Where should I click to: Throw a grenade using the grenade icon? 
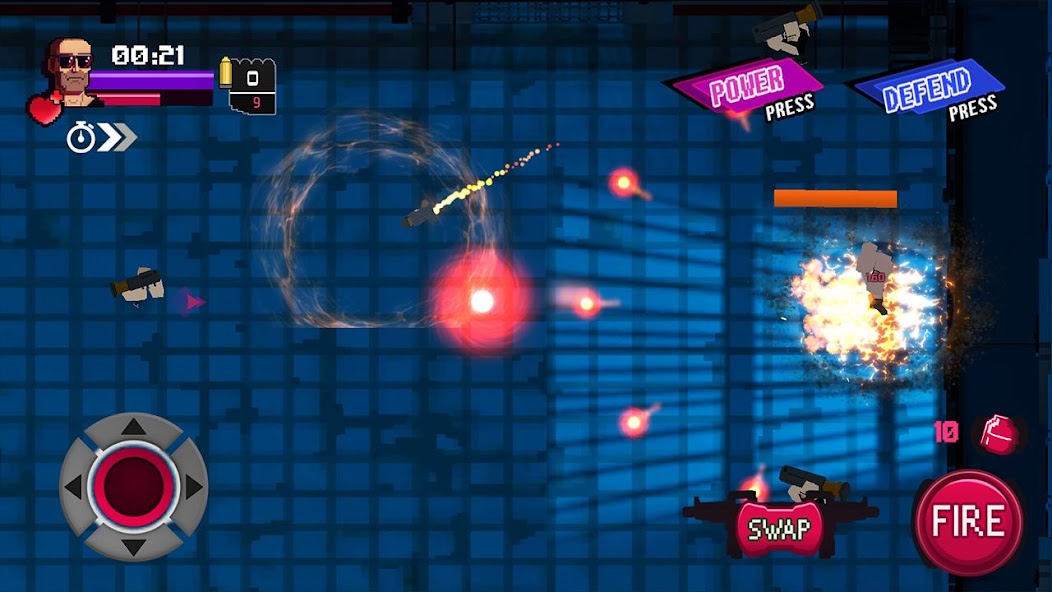tap(995, 433)
